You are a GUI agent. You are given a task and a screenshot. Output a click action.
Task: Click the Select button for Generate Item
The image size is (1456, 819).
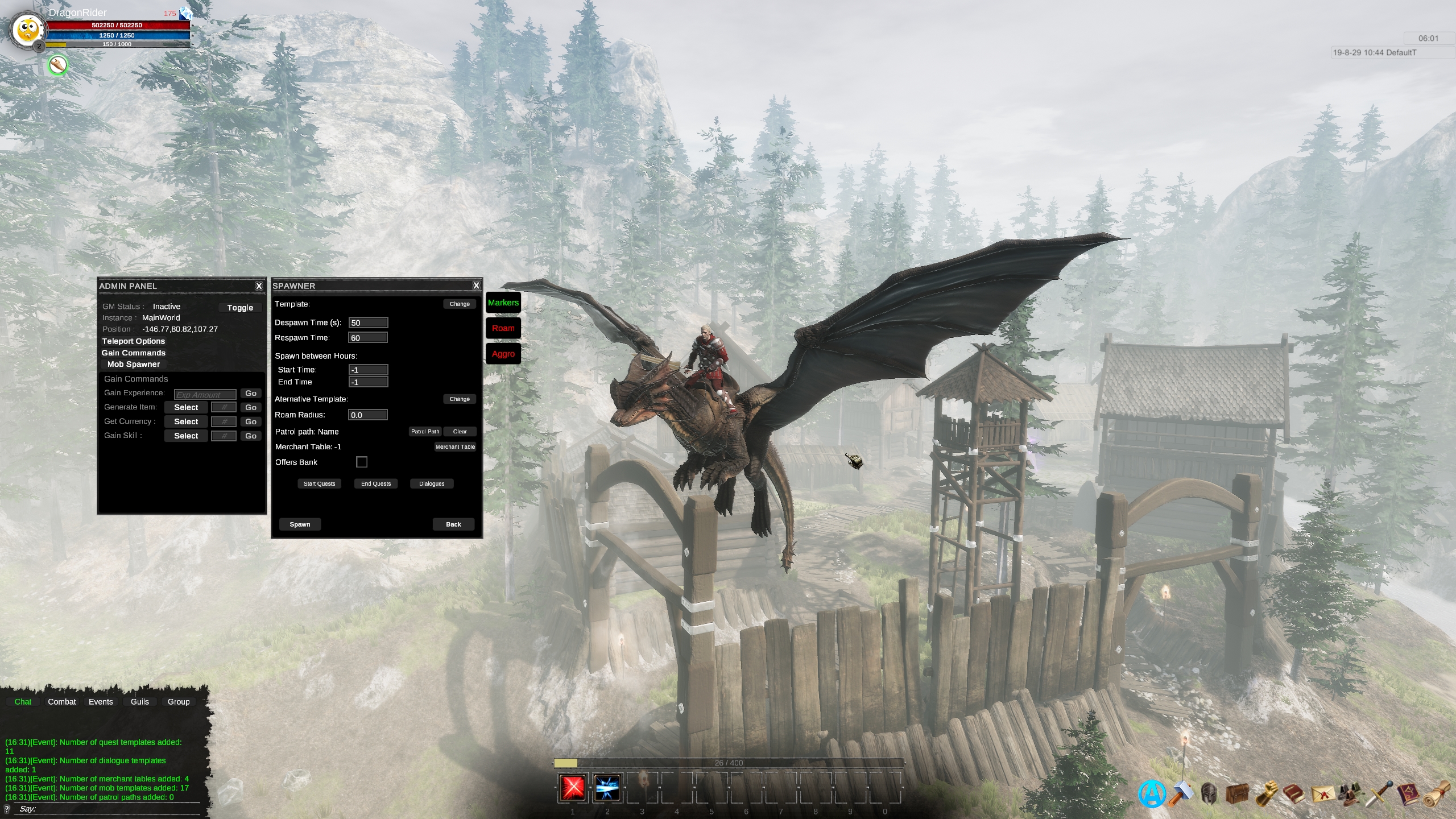point(186,408)
